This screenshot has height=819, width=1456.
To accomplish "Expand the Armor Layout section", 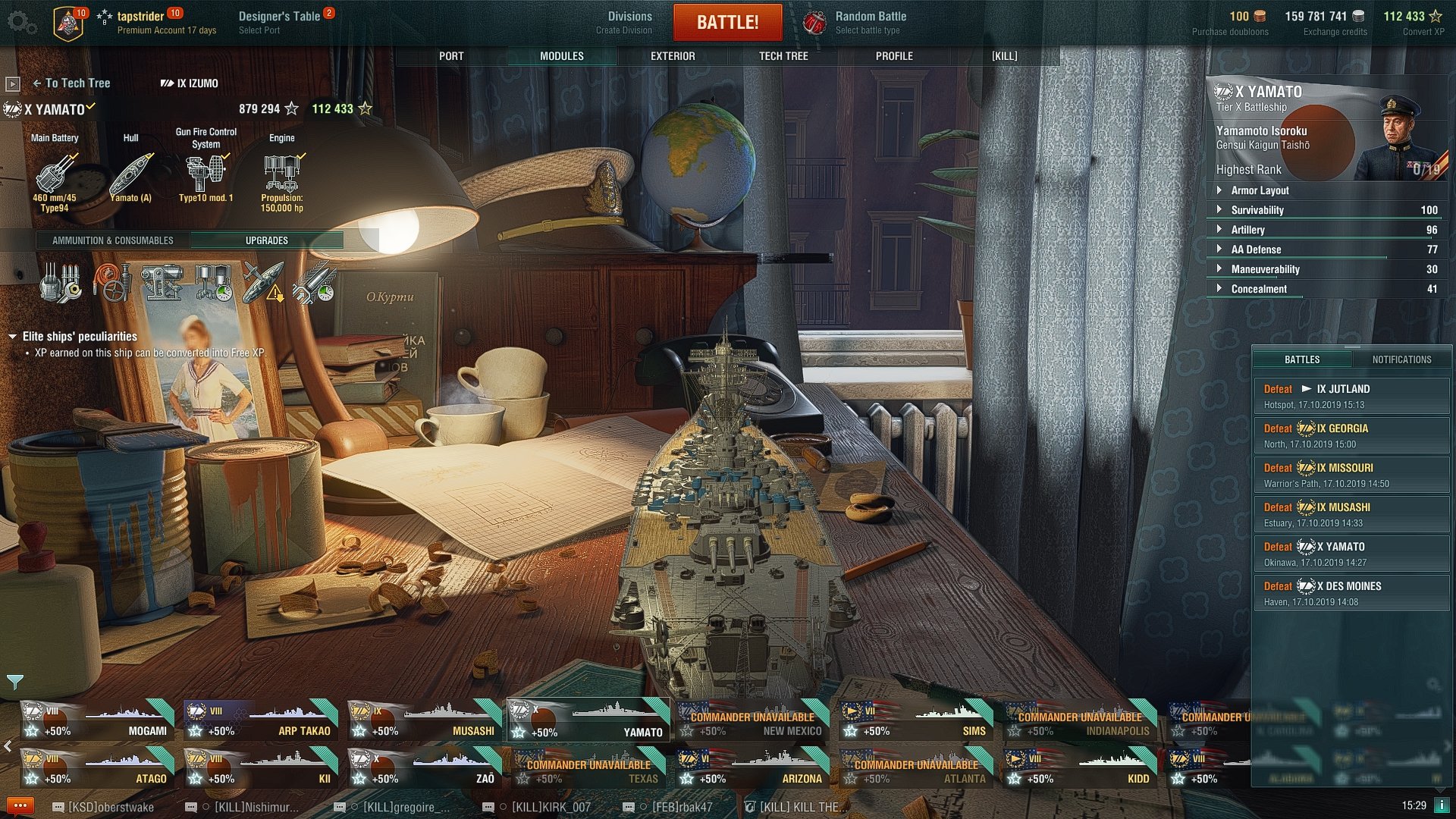I will click(x=1259, y=190).
